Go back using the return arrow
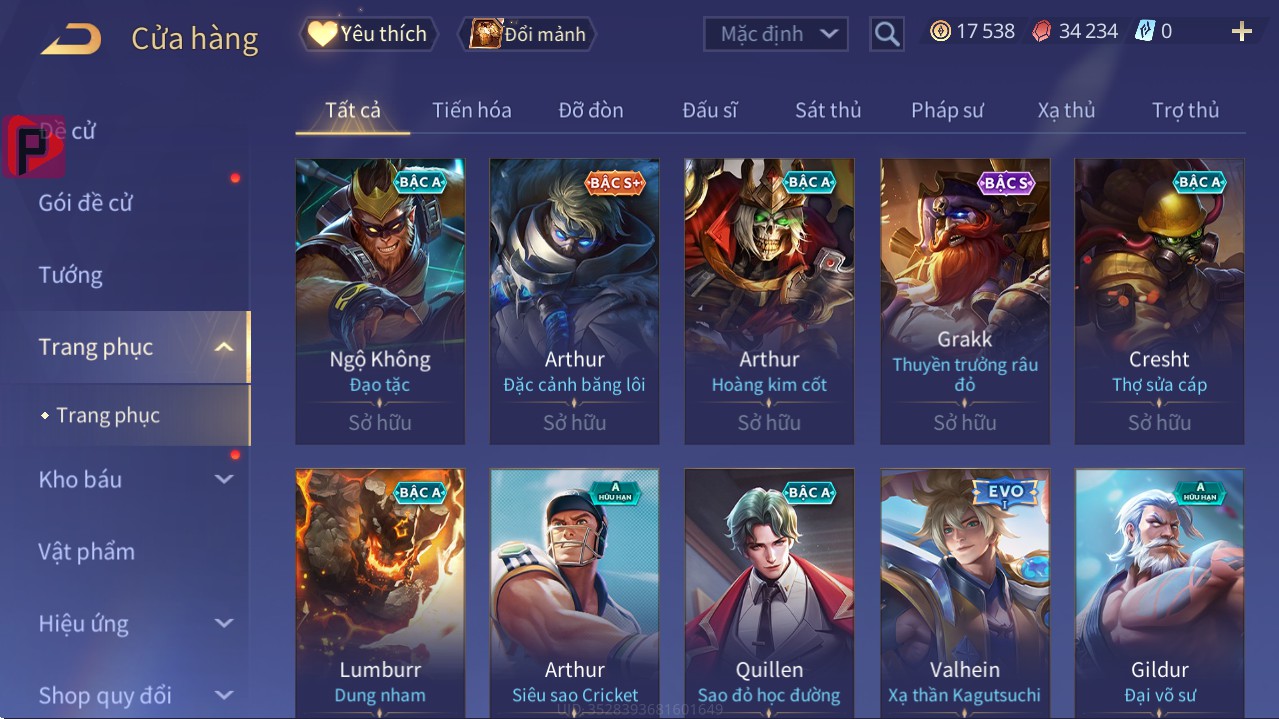The image size is (1279, 719). 71,39
